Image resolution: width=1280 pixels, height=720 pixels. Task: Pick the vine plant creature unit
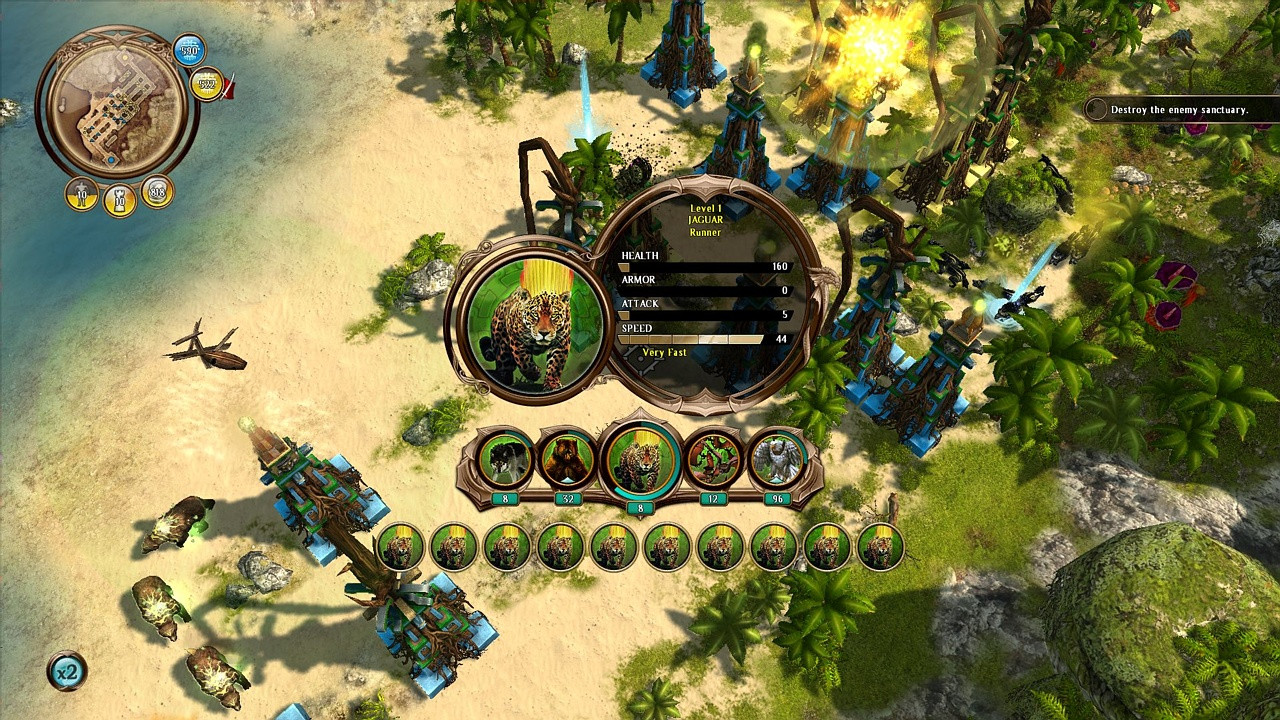coord(713,460)
